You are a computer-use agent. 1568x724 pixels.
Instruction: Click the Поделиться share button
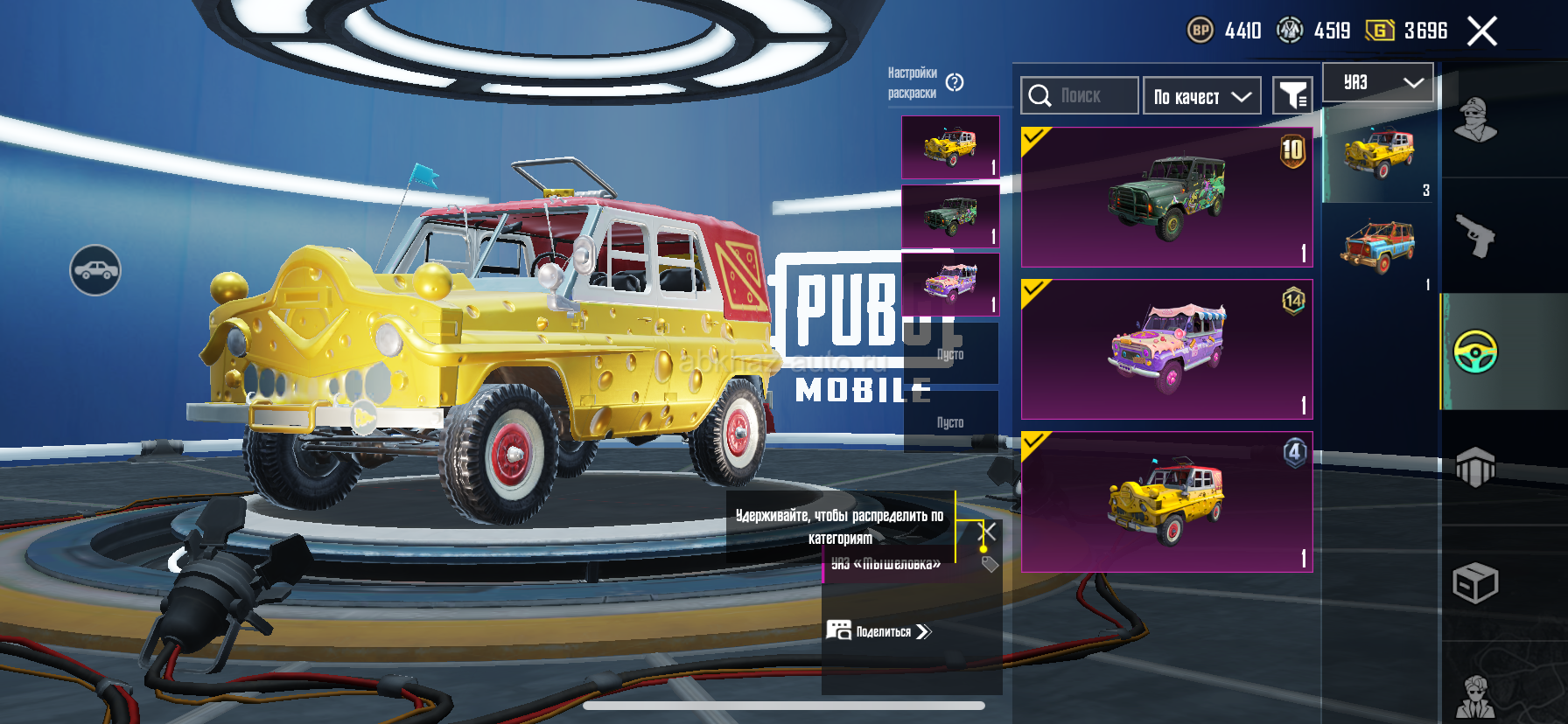[x=879, y=631]
